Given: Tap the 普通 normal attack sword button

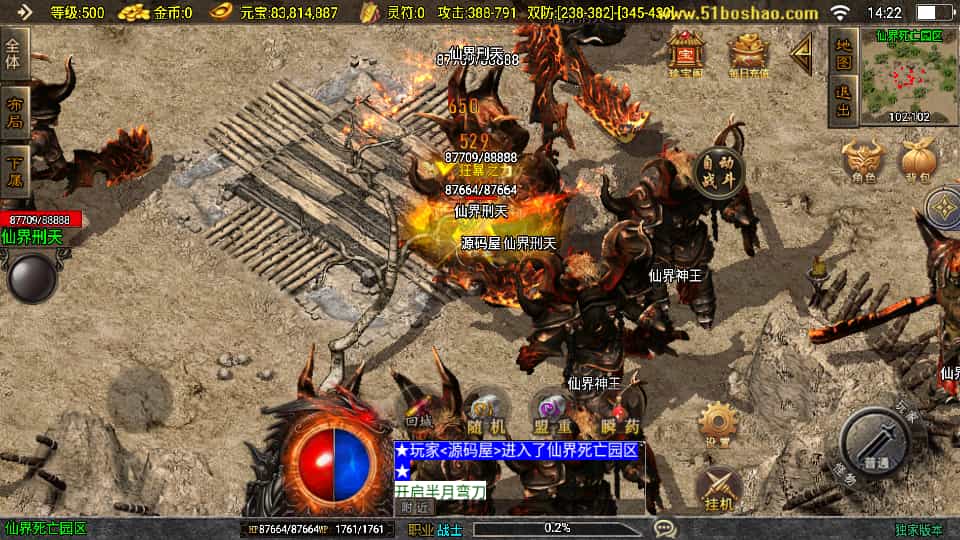Looking at the screenshot, I should (875, 444).
